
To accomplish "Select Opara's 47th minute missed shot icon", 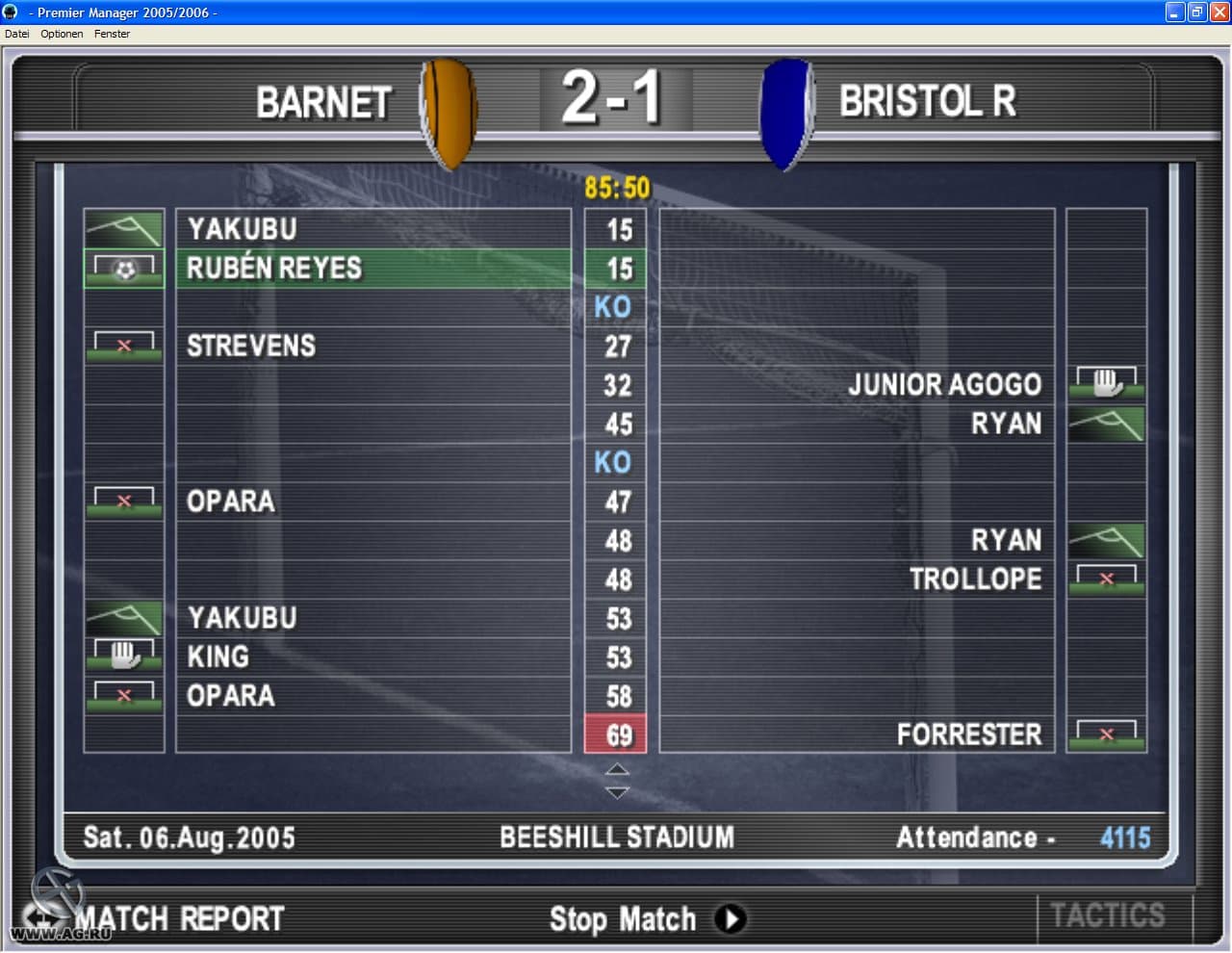I will click(x=123, y=499).
